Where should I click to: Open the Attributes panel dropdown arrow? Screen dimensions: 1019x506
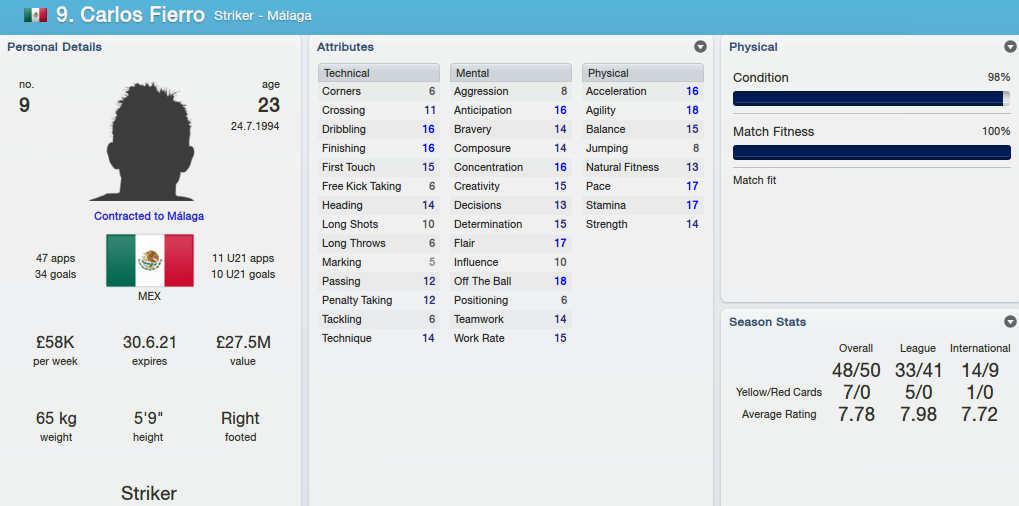coord(700,47)
